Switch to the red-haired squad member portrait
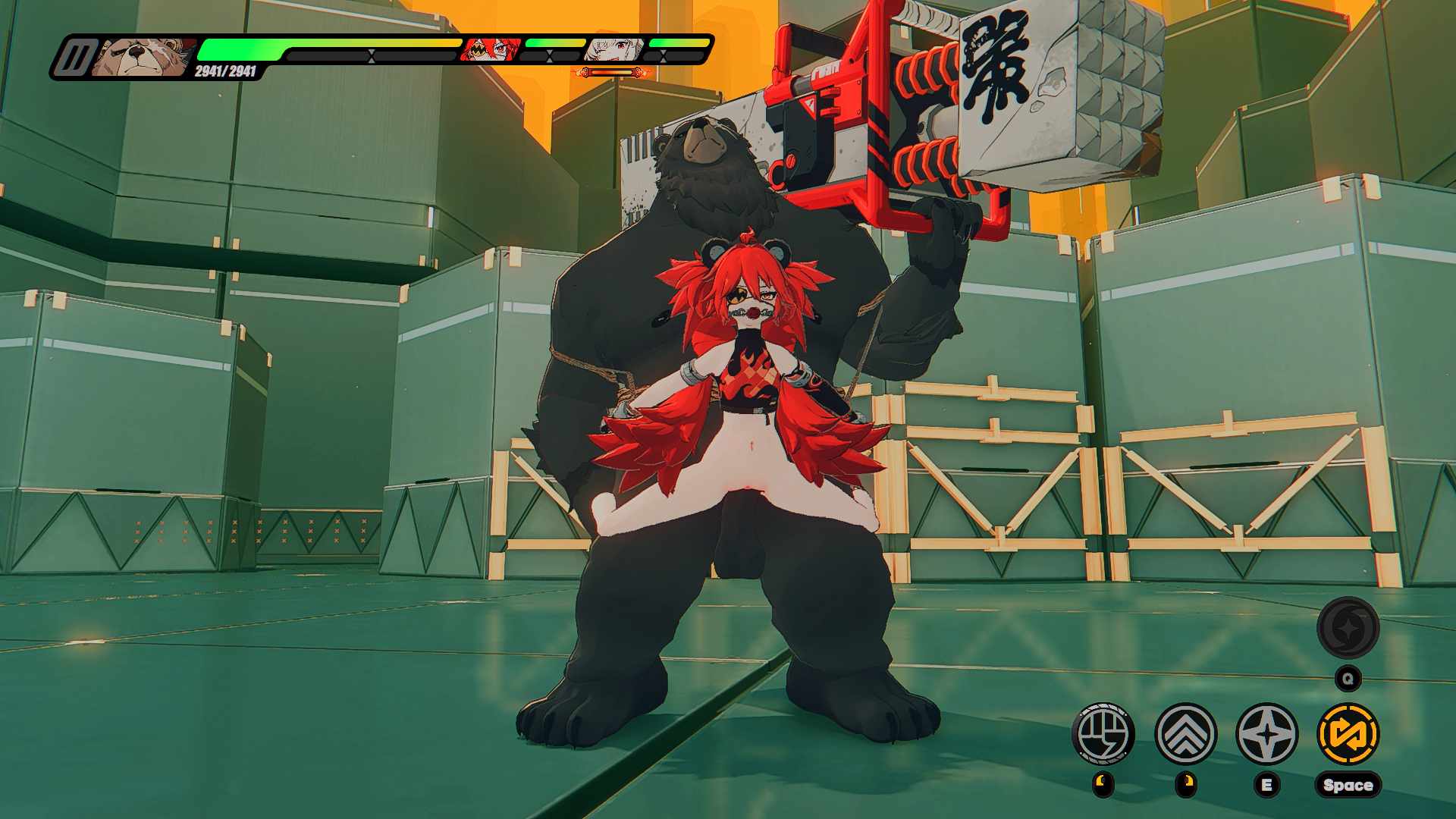The image size is (1456, 819). coord(492,50)
